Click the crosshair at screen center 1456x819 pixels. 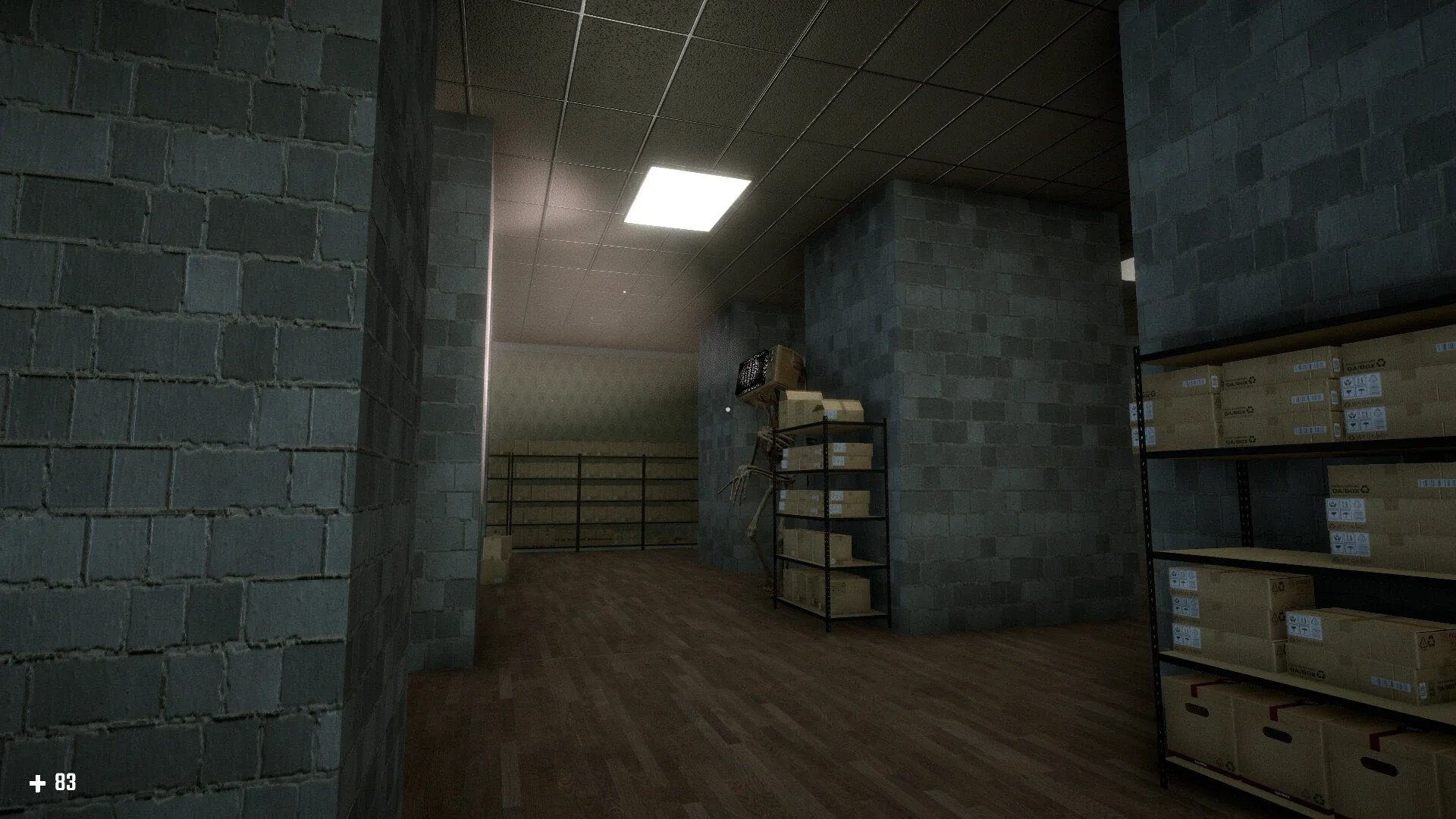(x=728, y=409)
